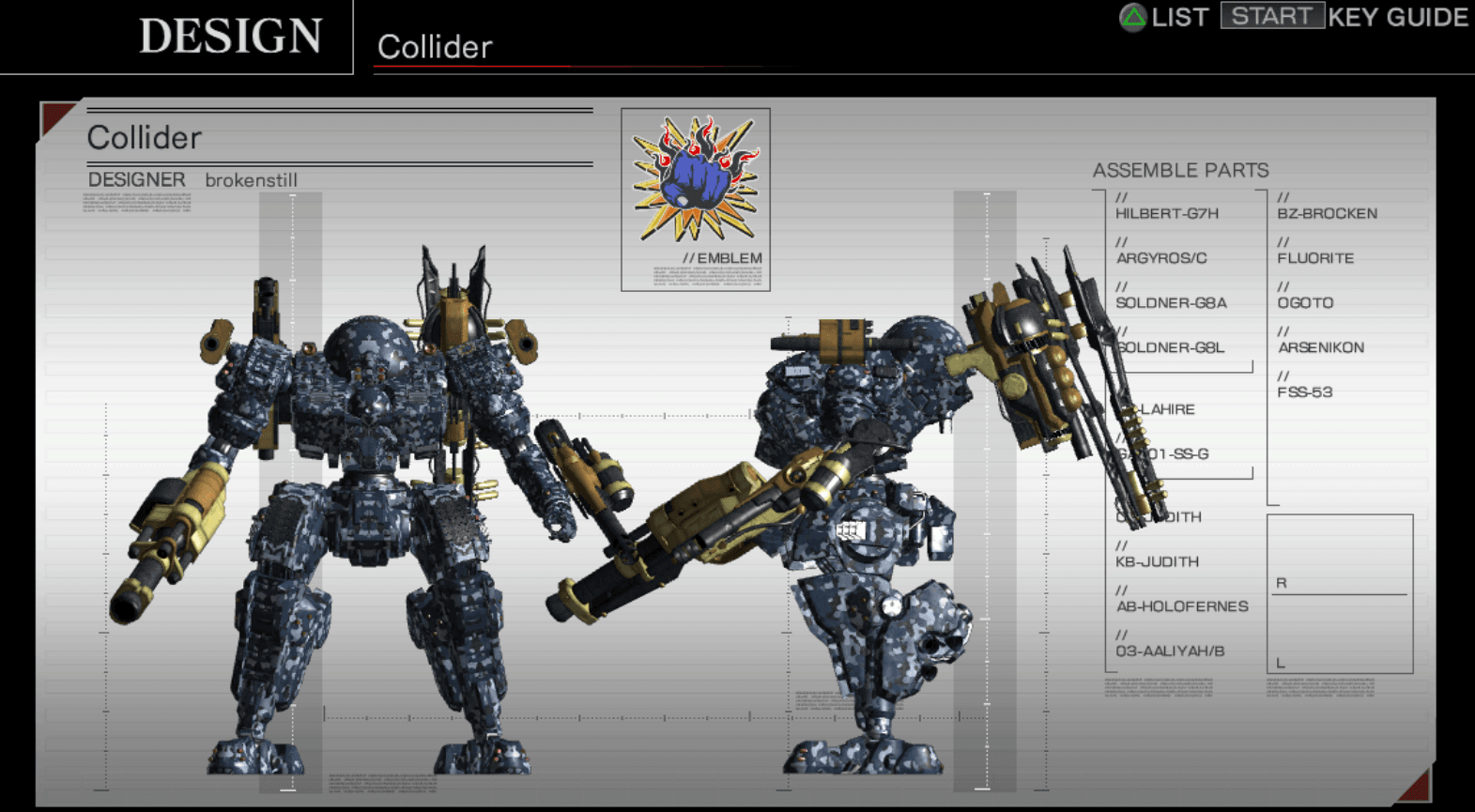The width and height of the screenshot is (1475, 812).
Task: Click designer name brokenstill
Action: [x=252, y=179]
